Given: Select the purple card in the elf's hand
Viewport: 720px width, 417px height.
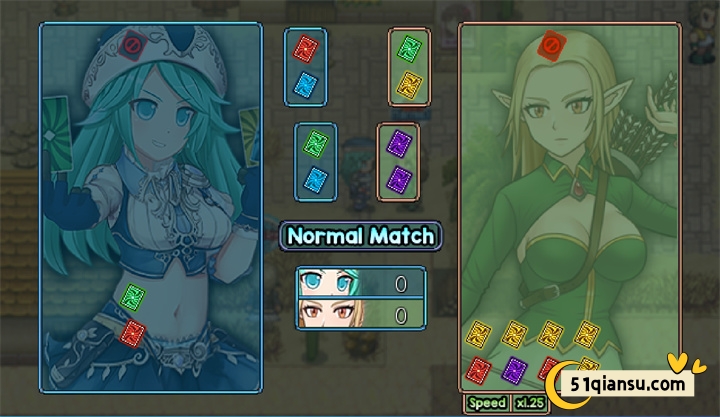Looking at the screenshot, I should pyautogui.click(x=514, y=369).
